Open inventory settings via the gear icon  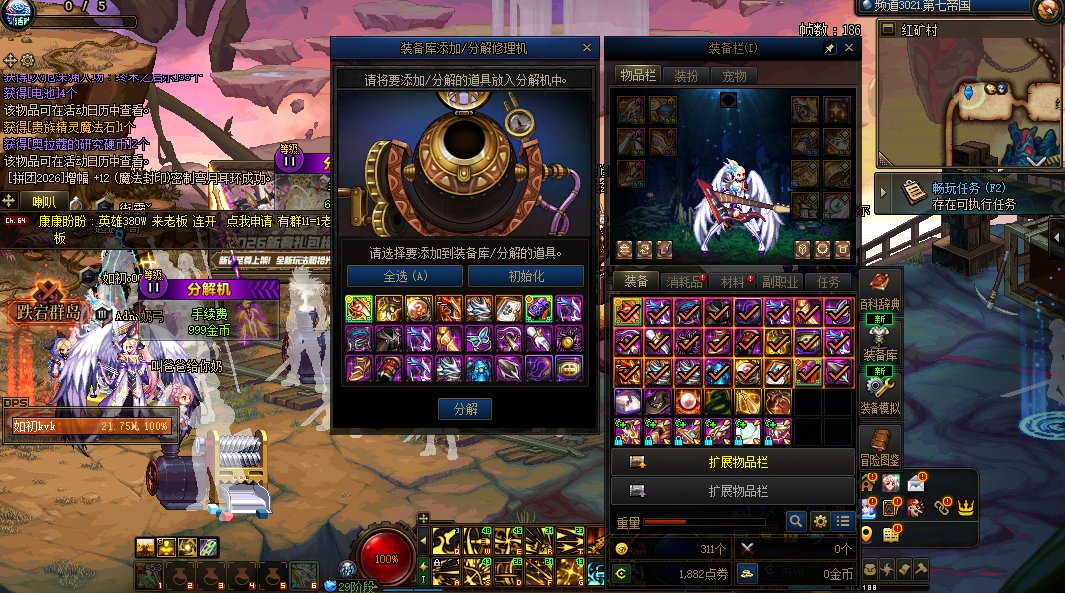[x=820, y=521]
